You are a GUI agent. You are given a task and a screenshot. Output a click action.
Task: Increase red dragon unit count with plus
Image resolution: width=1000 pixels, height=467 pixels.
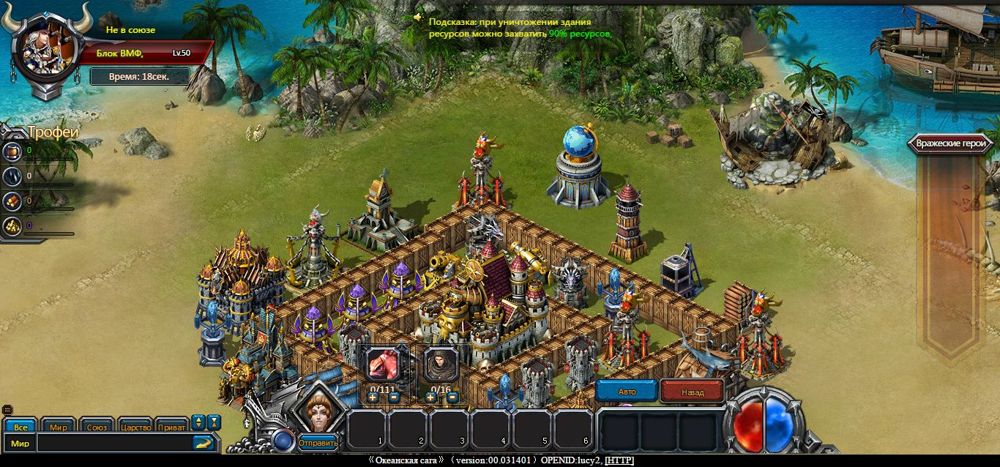[x=373, y=398]
